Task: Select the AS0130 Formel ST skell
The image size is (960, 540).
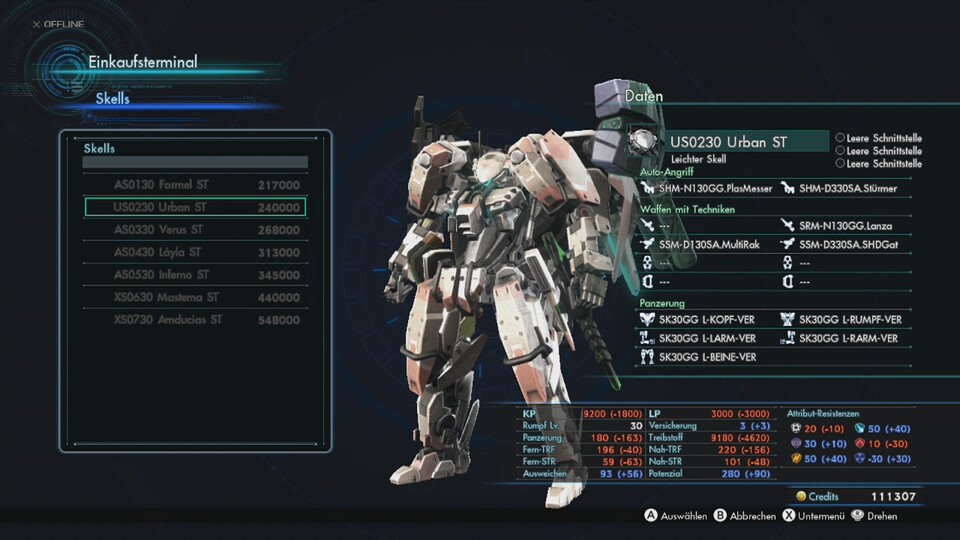Action: (195, 185)
